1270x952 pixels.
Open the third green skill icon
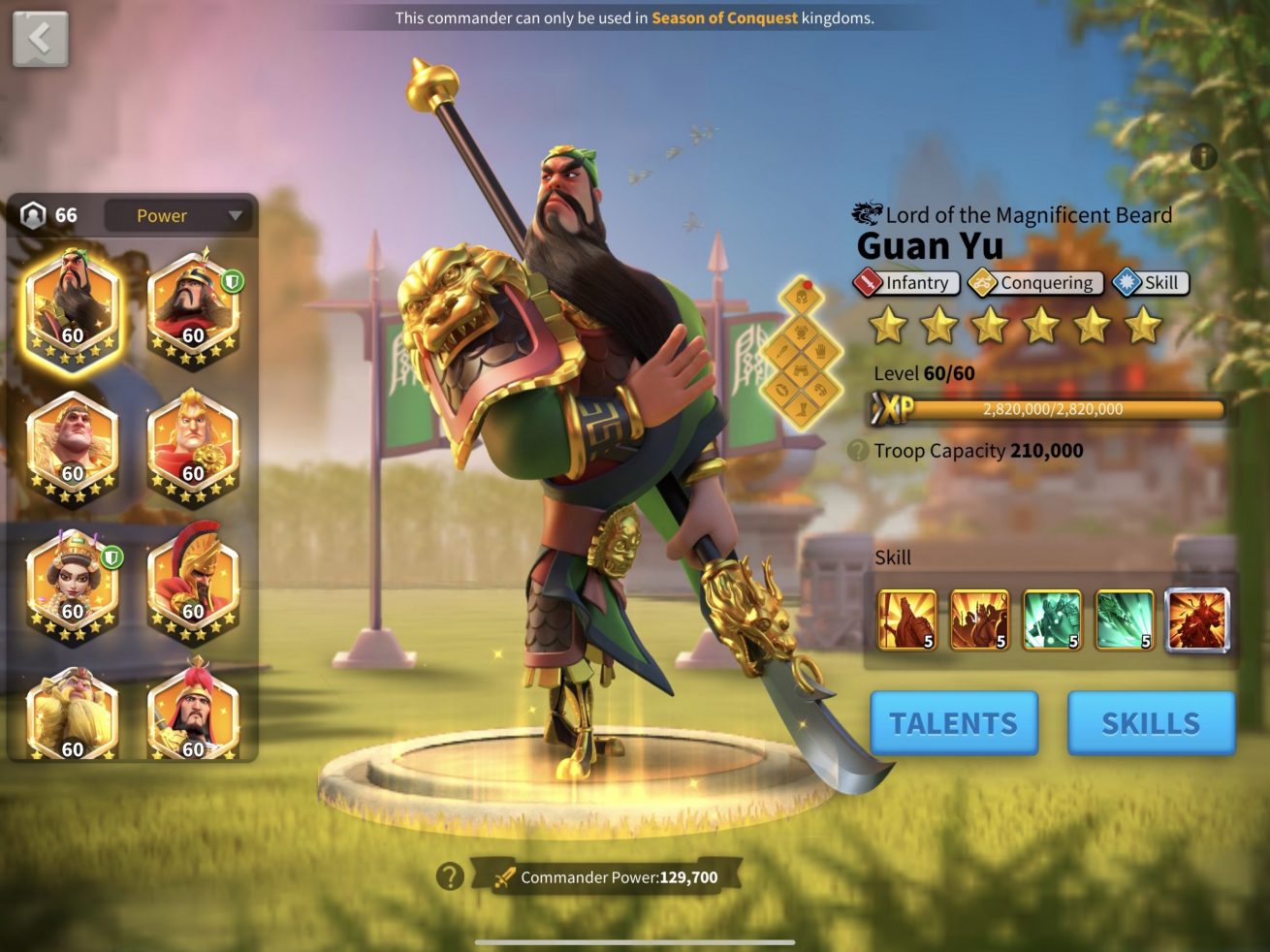pyautogui.click(x=1052, y=619)
